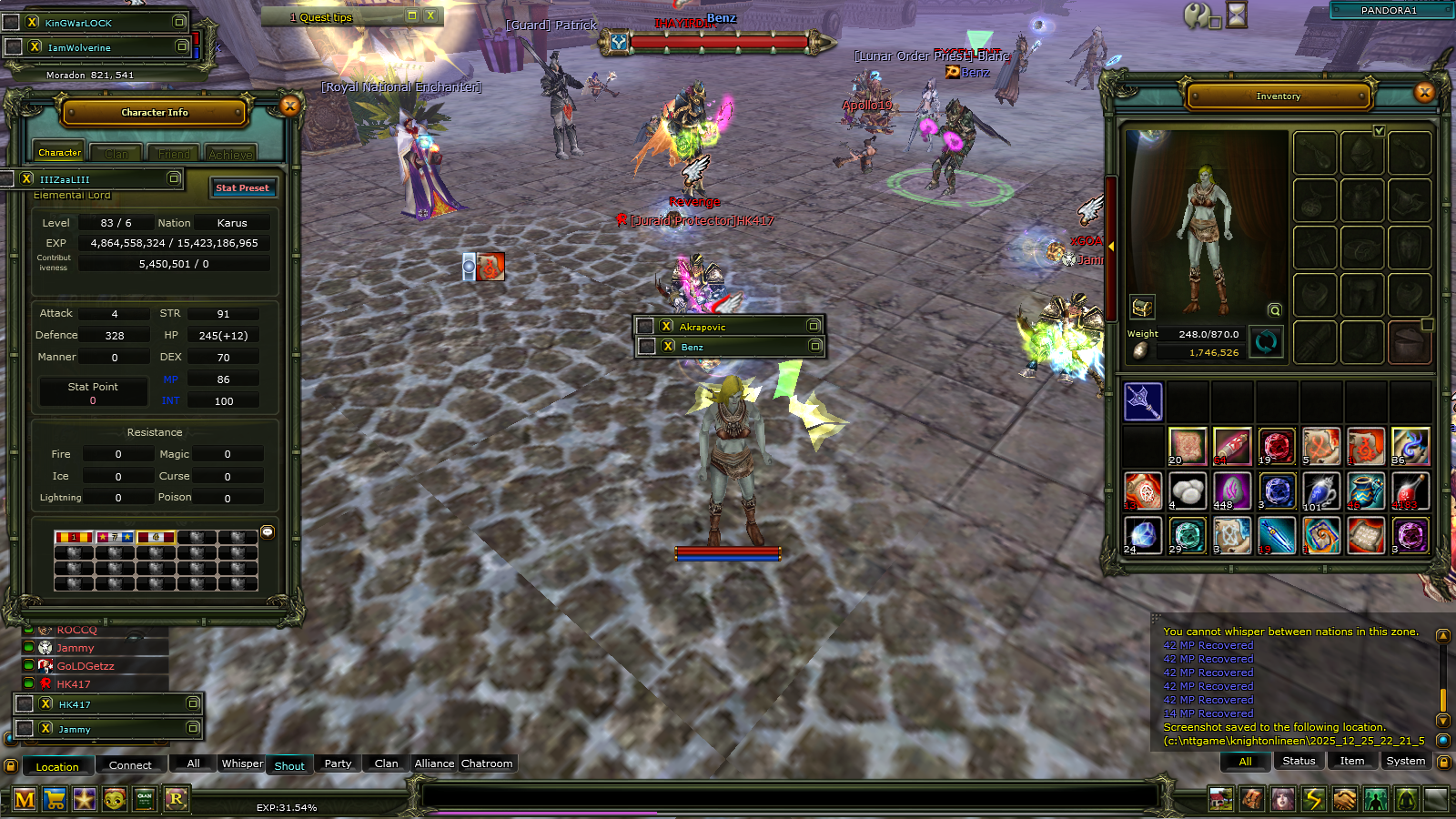Open the lightning skill icon on the taskbar
1456x819 pixels.
pos(1312,801)
